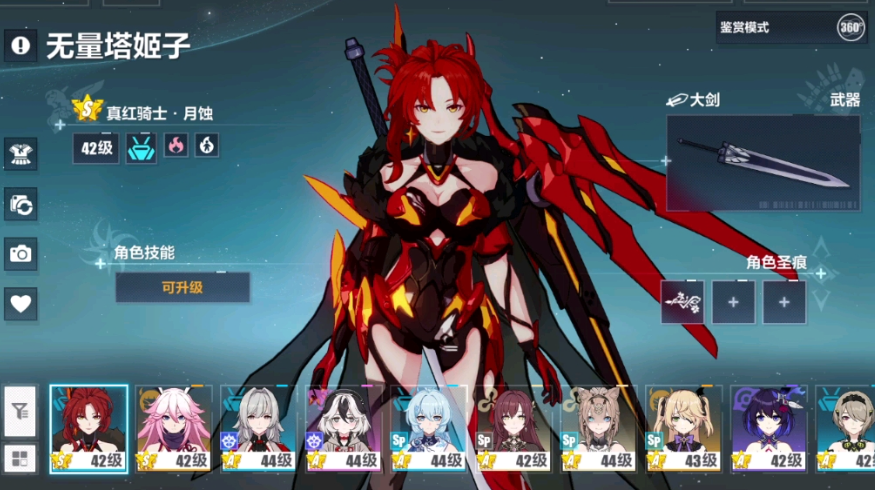875x490 pixels.
Task: Open the outfit wardrobe icon
Action: point(21,153)
